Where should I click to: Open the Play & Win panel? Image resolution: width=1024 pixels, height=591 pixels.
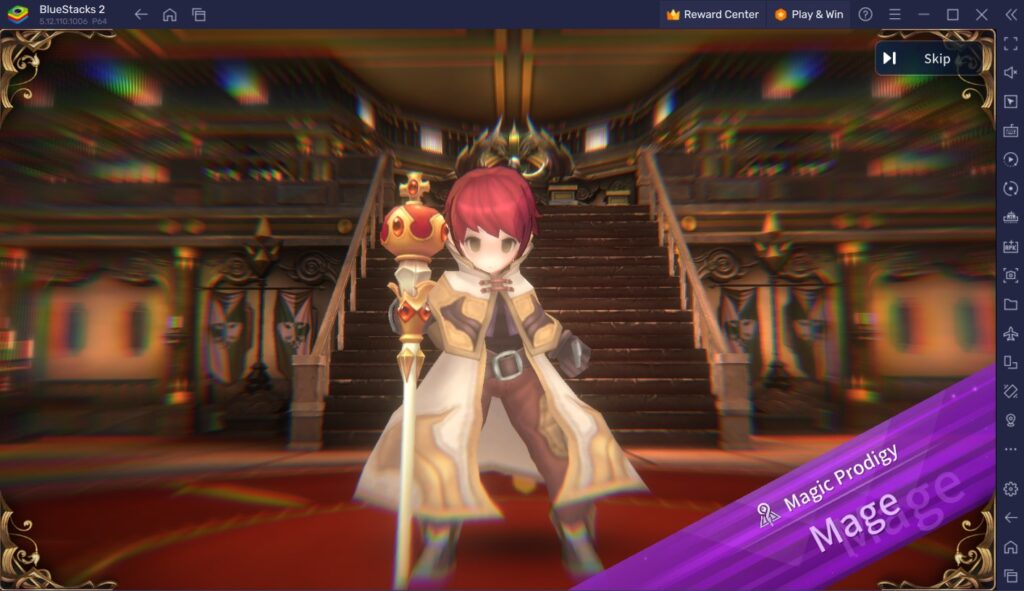808,15
